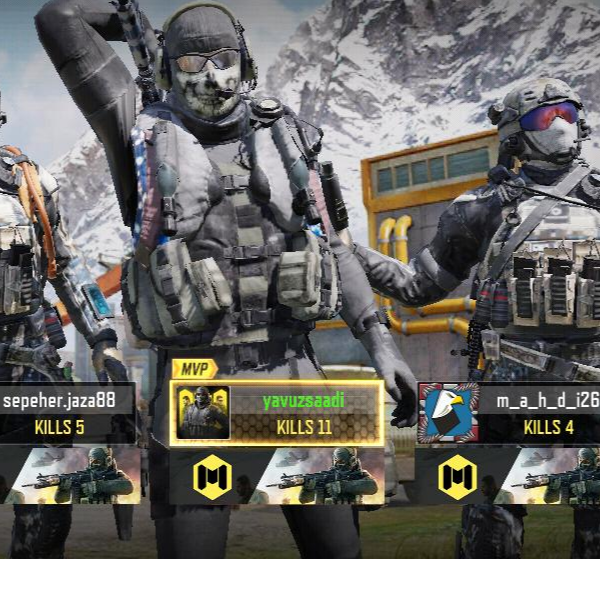Tap the yellow M emblem under yavuzsaadi

point(212,476)
